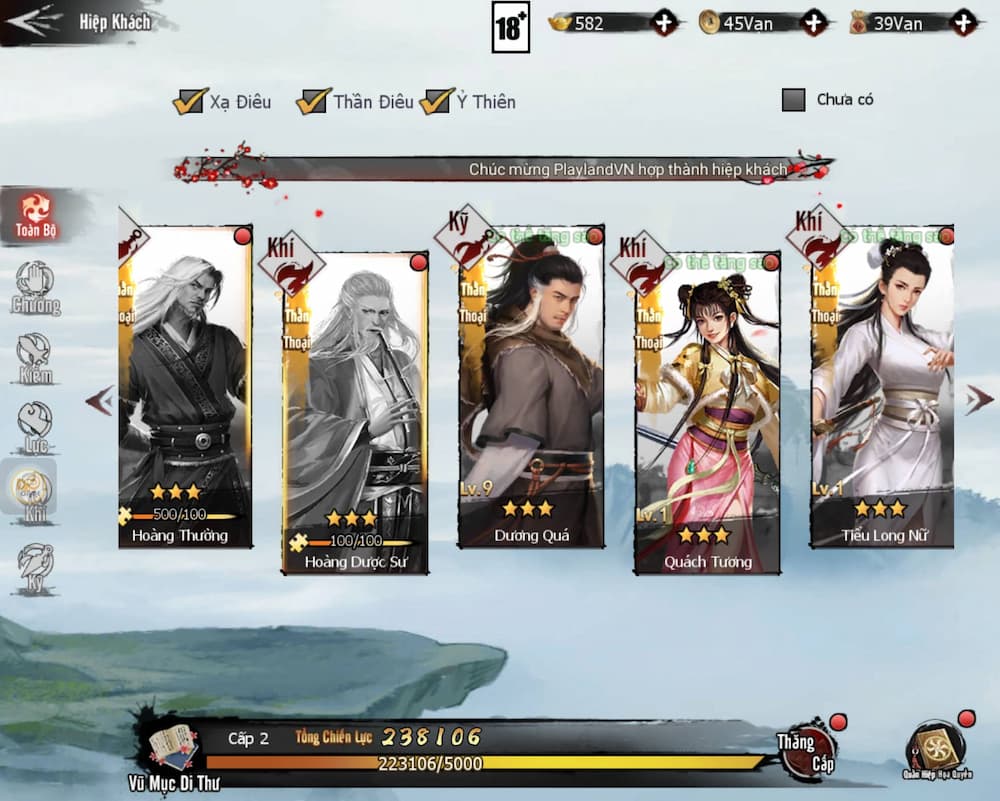The width and height of the screenshot is (1000, 801).
Task: Switch to the Toàn Bộ tab
Action: 36,216
